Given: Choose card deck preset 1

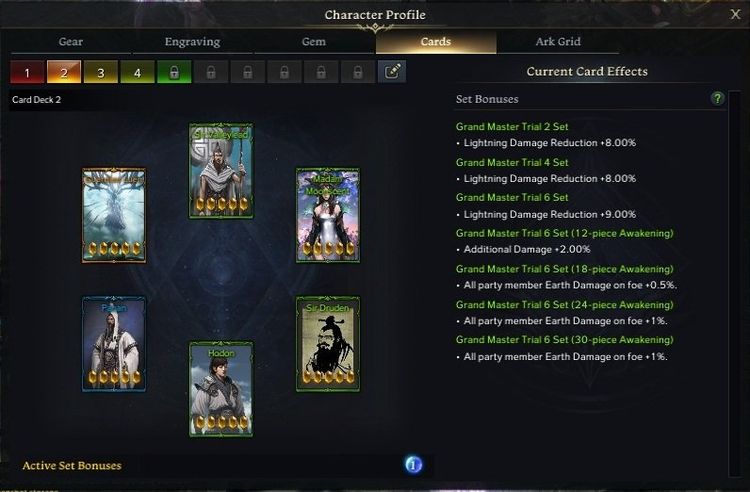Looking at the screenshot, I should point(27,72).
